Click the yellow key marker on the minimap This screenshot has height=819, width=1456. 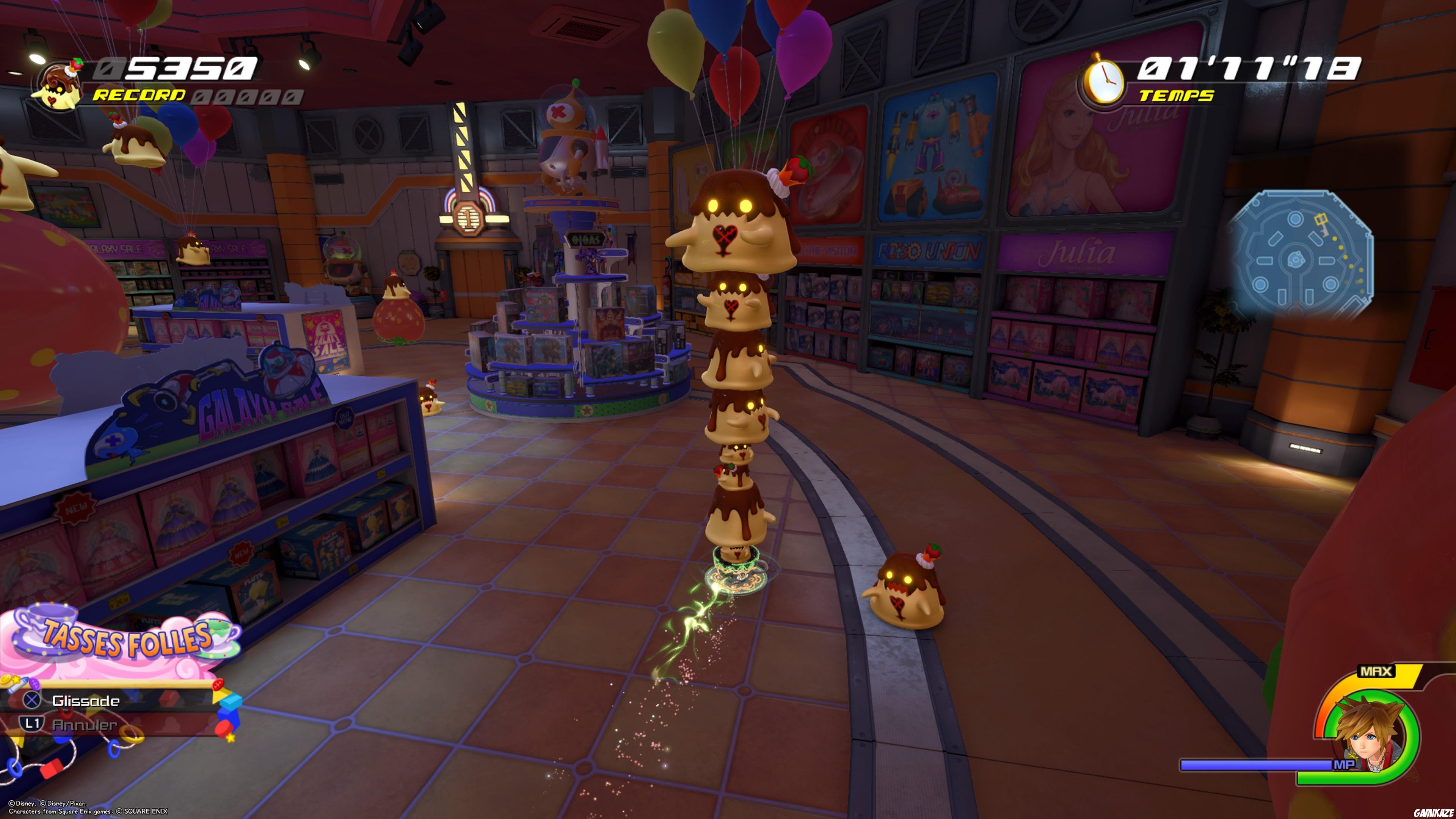(1321, 219)
